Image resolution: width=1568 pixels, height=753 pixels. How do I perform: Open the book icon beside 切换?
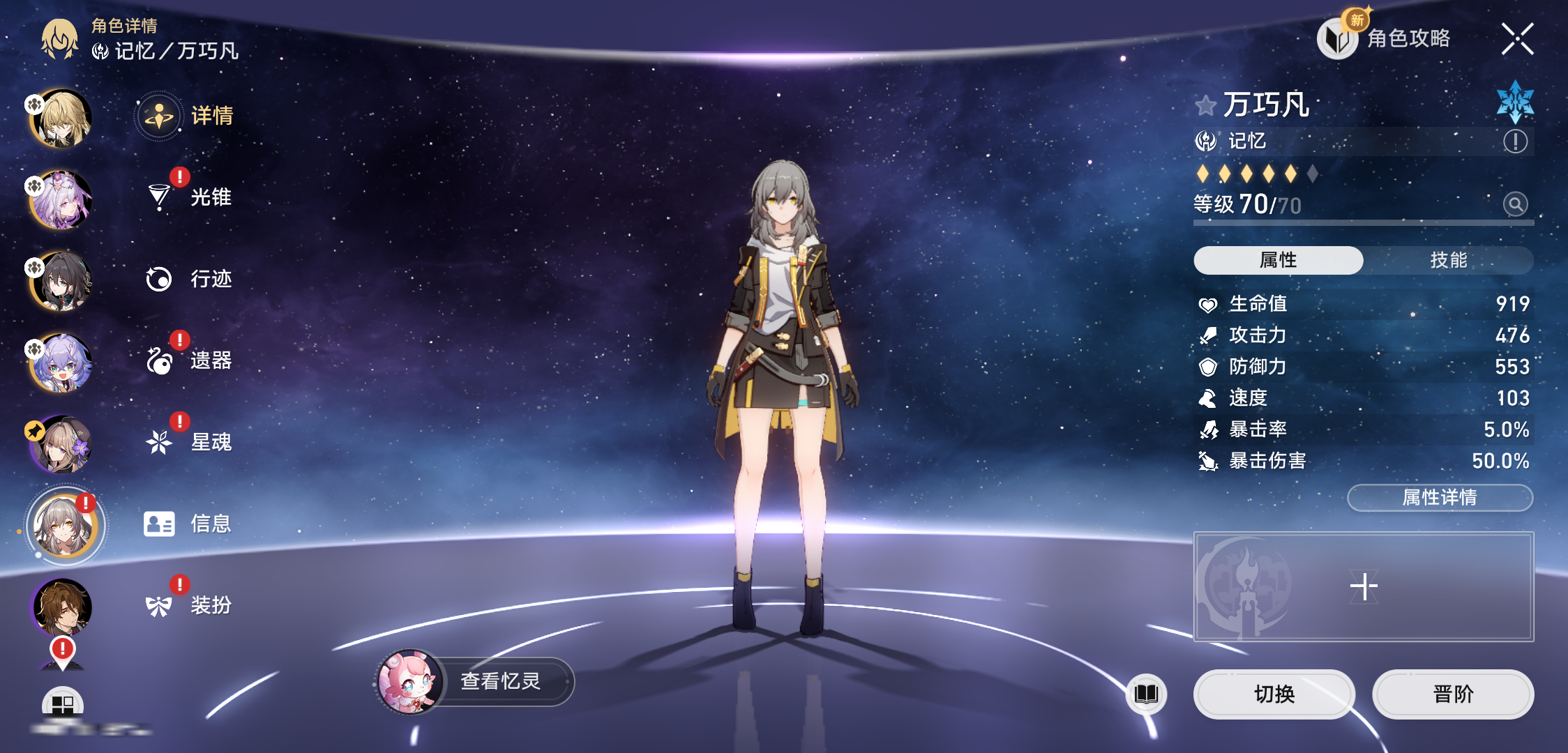pyautogui.click(x=1146, y=694)
